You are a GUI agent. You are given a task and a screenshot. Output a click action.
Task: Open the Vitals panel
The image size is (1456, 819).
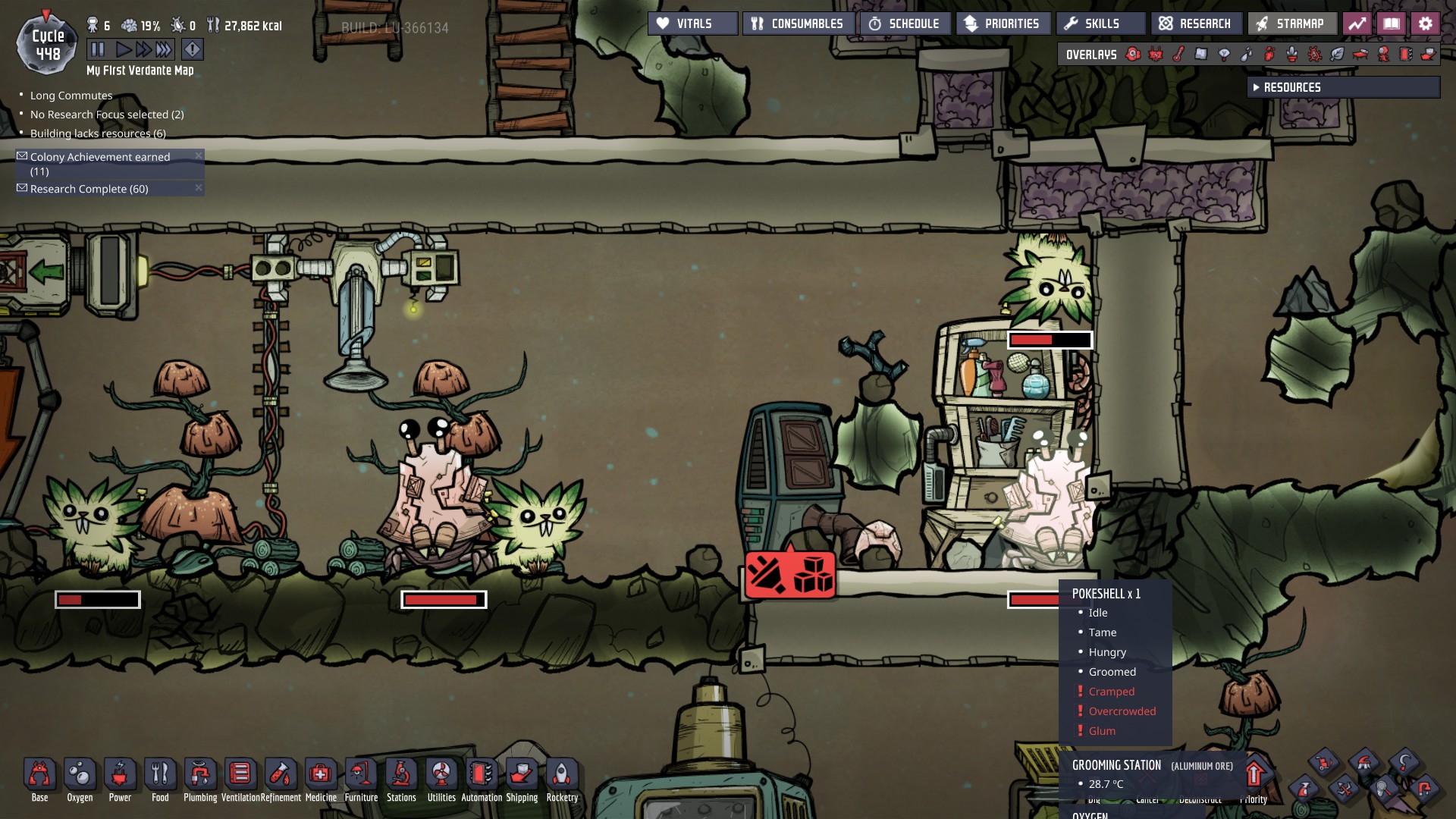[x=692, y=24]
